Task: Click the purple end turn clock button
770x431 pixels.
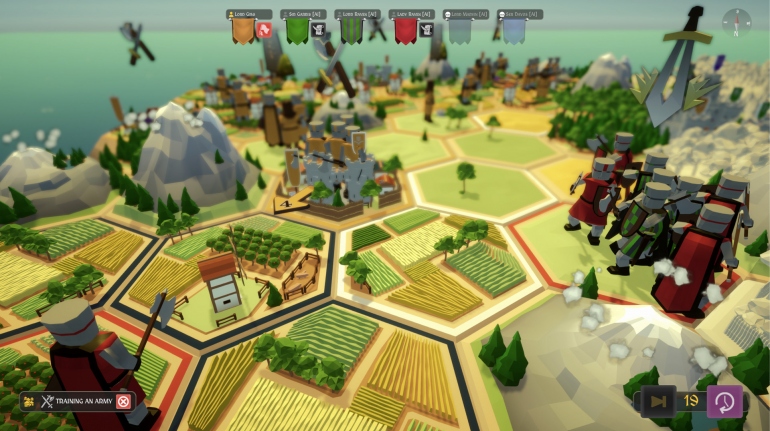Action: point(724,402)
